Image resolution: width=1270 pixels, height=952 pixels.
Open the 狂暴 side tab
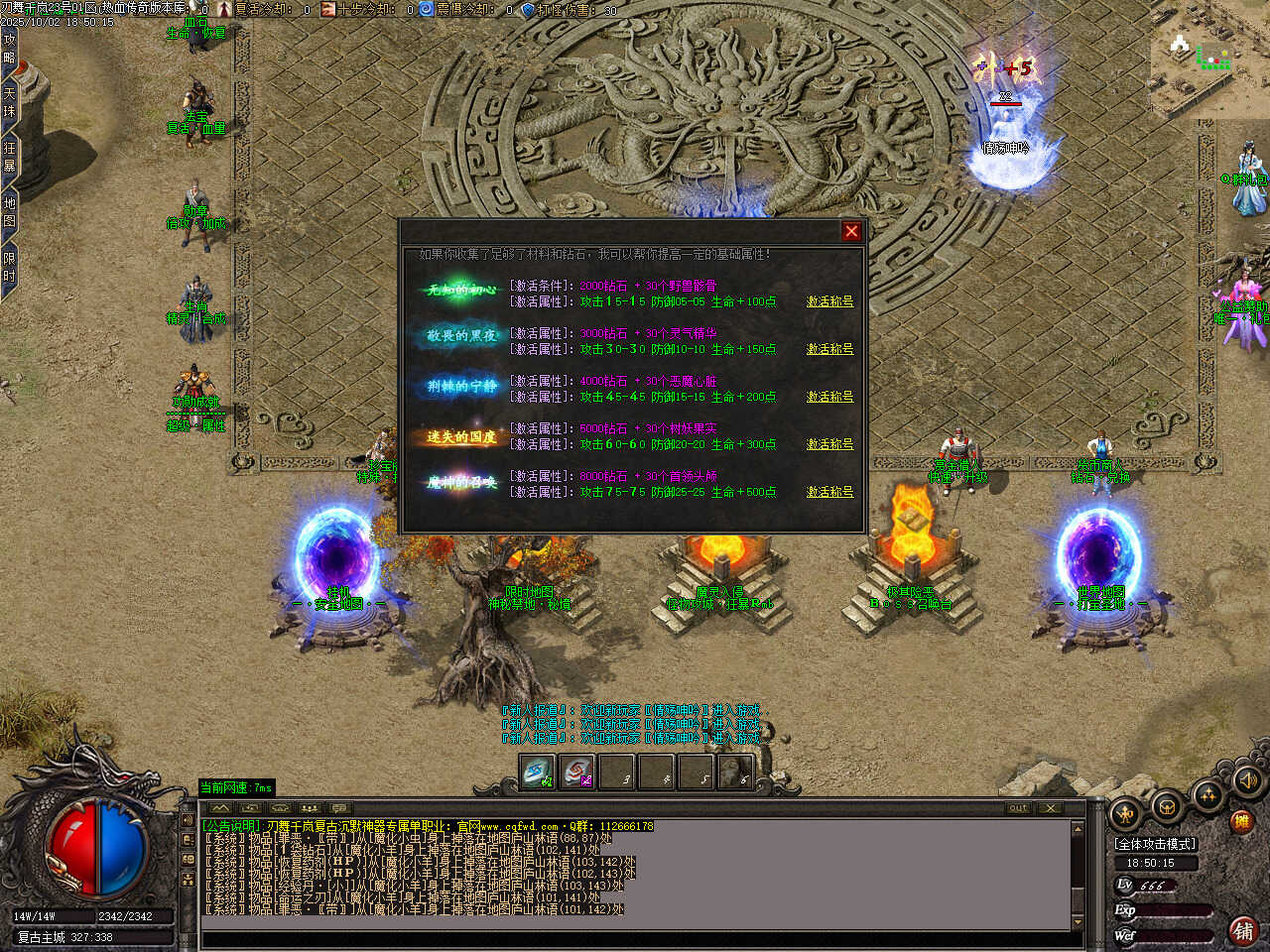pyautogui.click(x=9, y=157)
